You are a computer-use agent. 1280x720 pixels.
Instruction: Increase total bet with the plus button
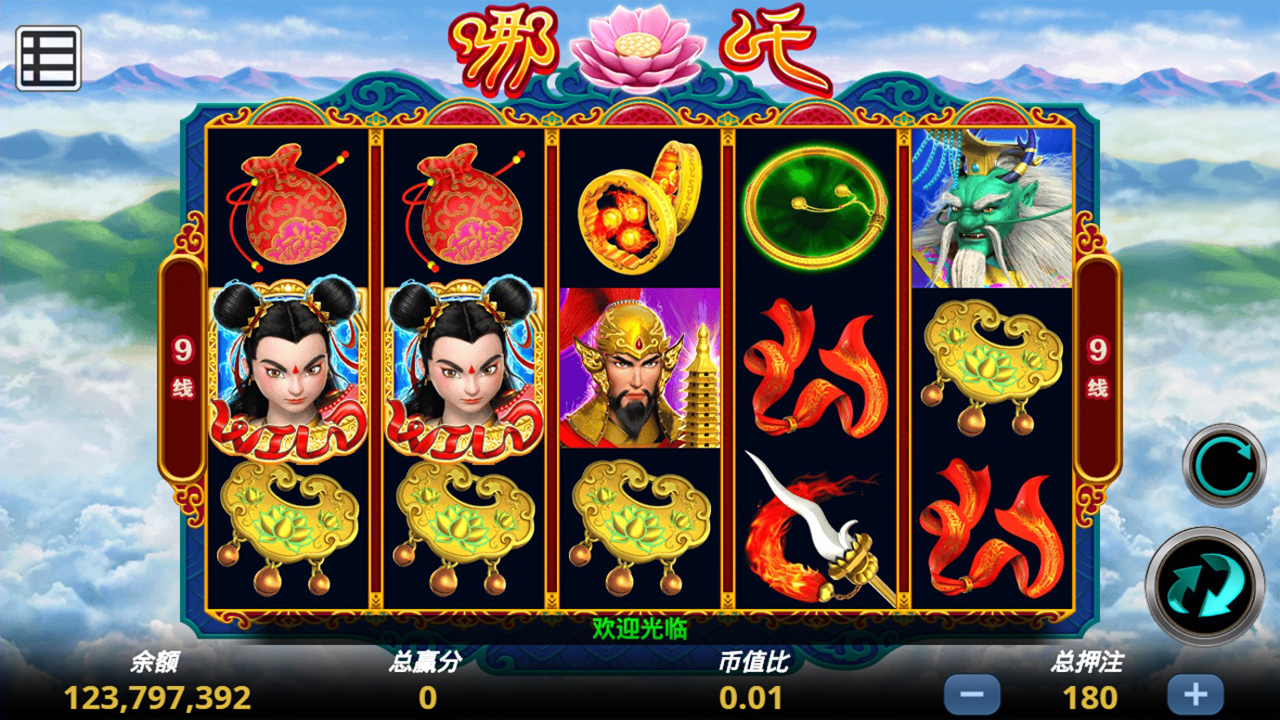[1195, 694]
